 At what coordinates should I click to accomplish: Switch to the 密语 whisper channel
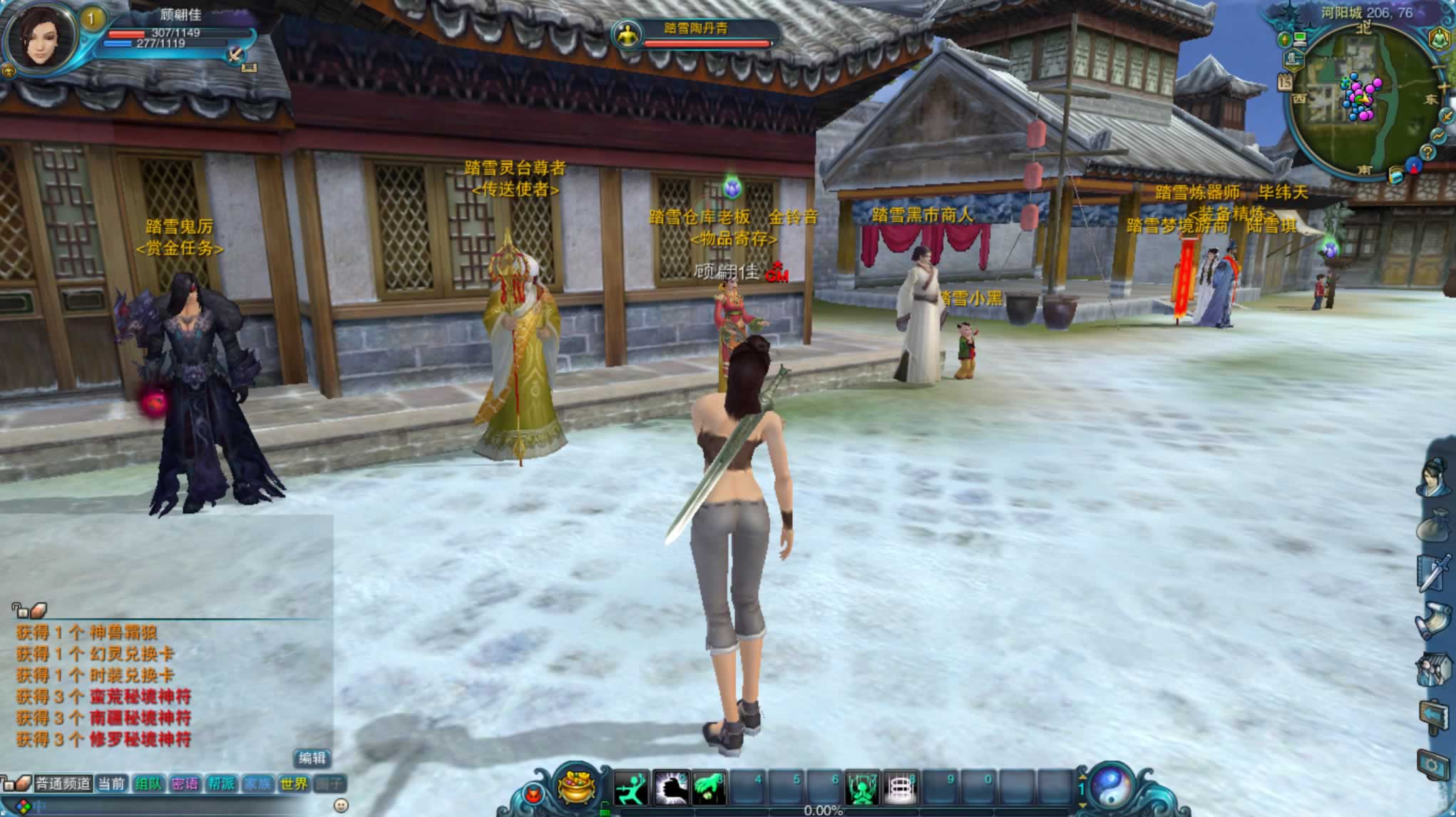click(x=185, y=784)
